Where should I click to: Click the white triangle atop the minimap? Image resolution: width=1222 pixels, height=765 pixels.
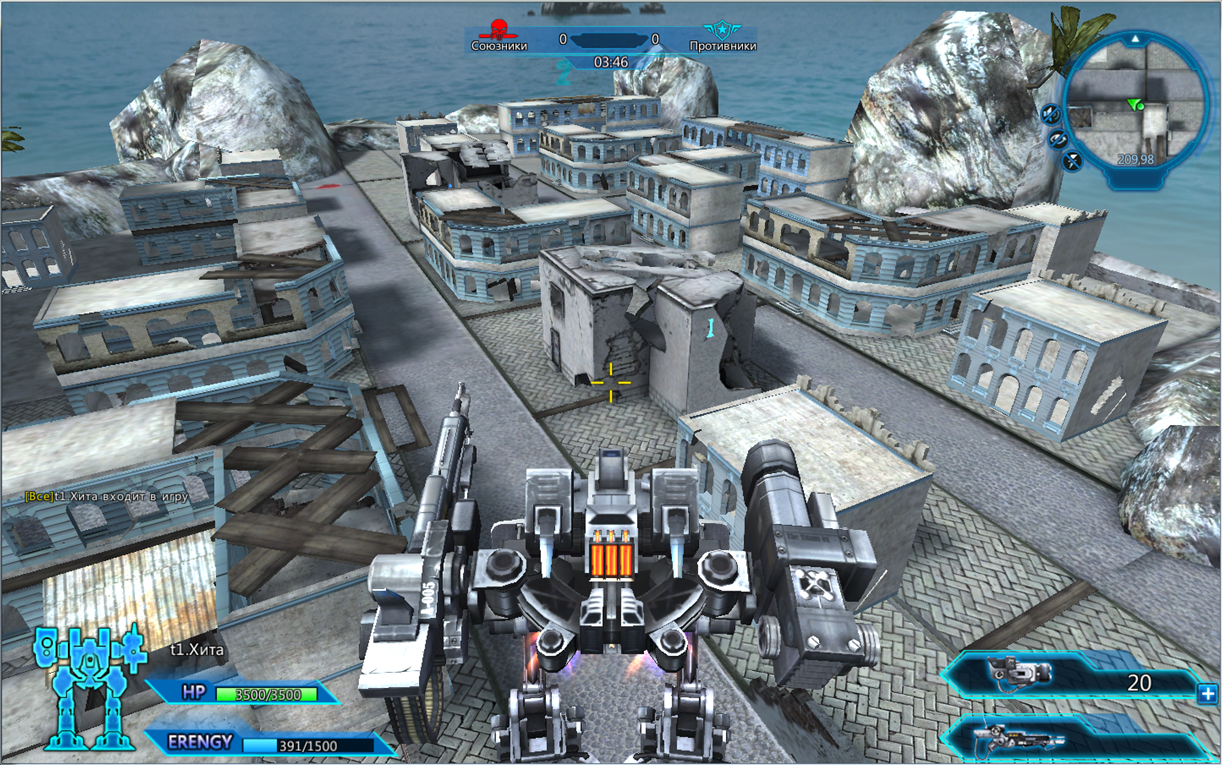[1135, 38]
